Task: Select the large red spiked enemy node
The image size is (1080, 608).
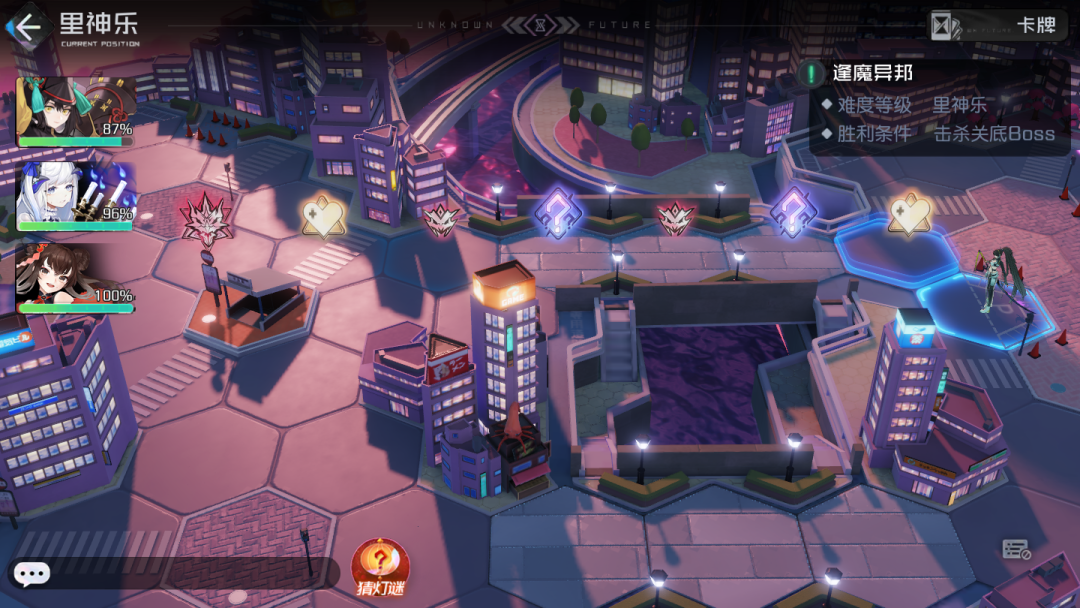Action: pos(206,217)
